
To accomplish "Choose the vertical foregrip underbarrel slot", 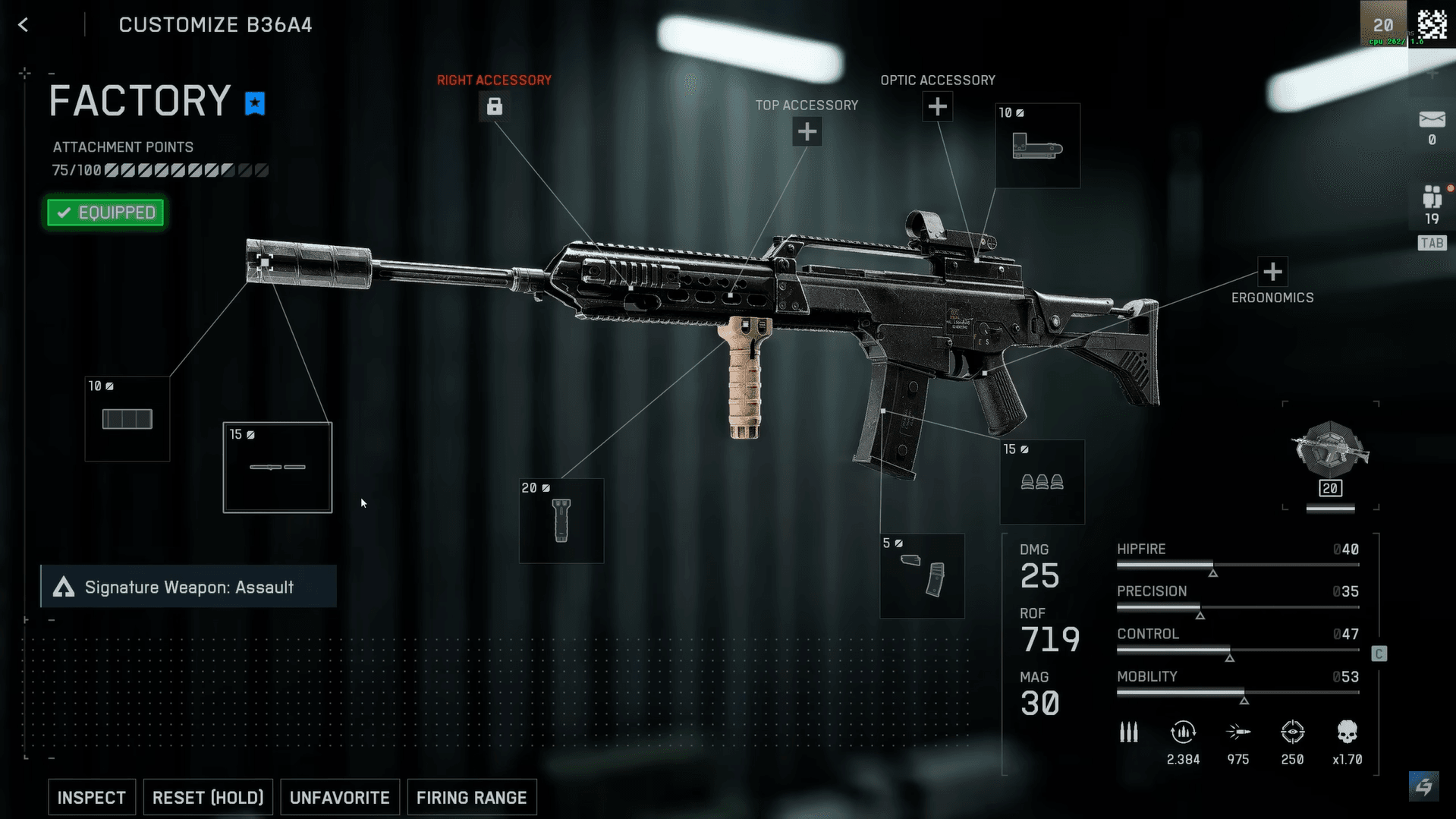I will [x=561, y=521].
